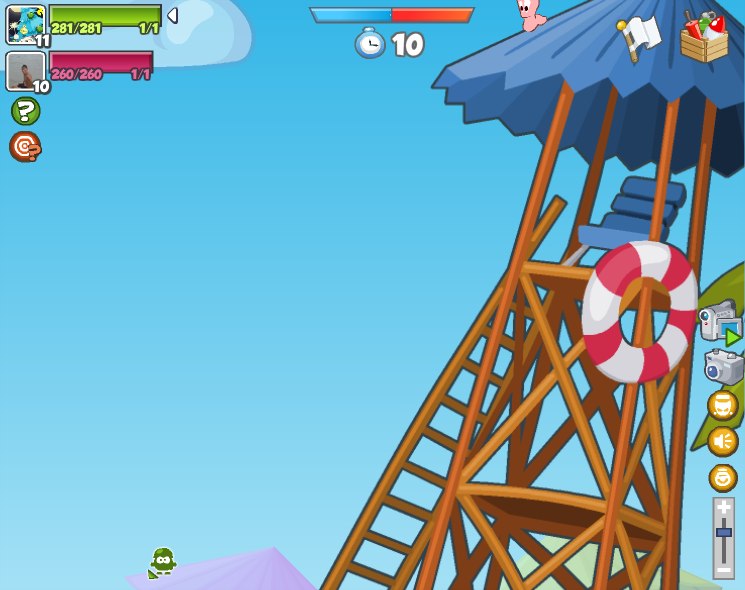Click the zoom slider handle

(724, 533)
